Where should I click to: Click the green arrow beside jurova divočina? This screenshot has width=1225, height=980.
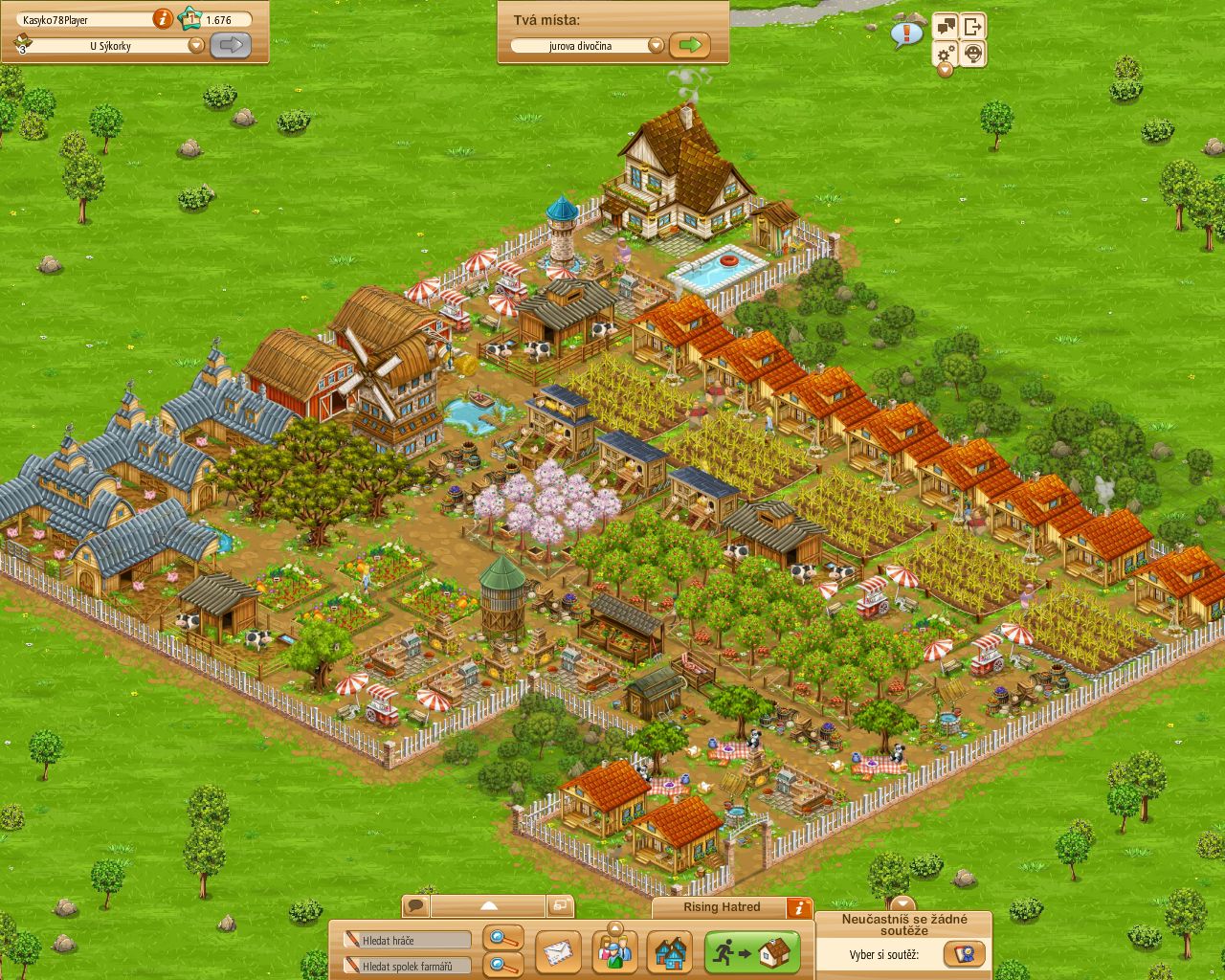coord(688,45)
